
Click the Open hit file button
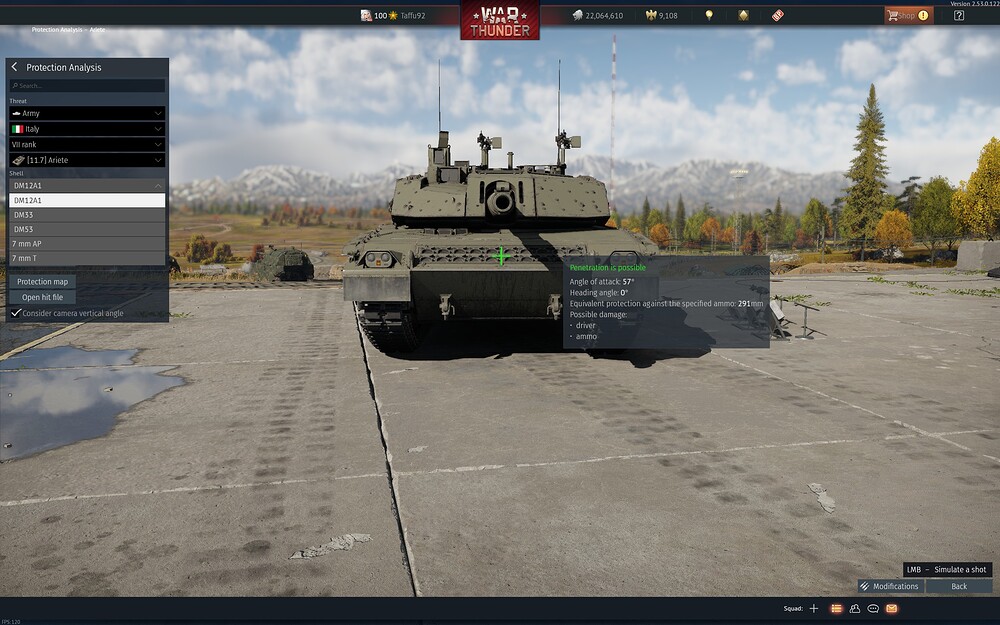point(42,297)
